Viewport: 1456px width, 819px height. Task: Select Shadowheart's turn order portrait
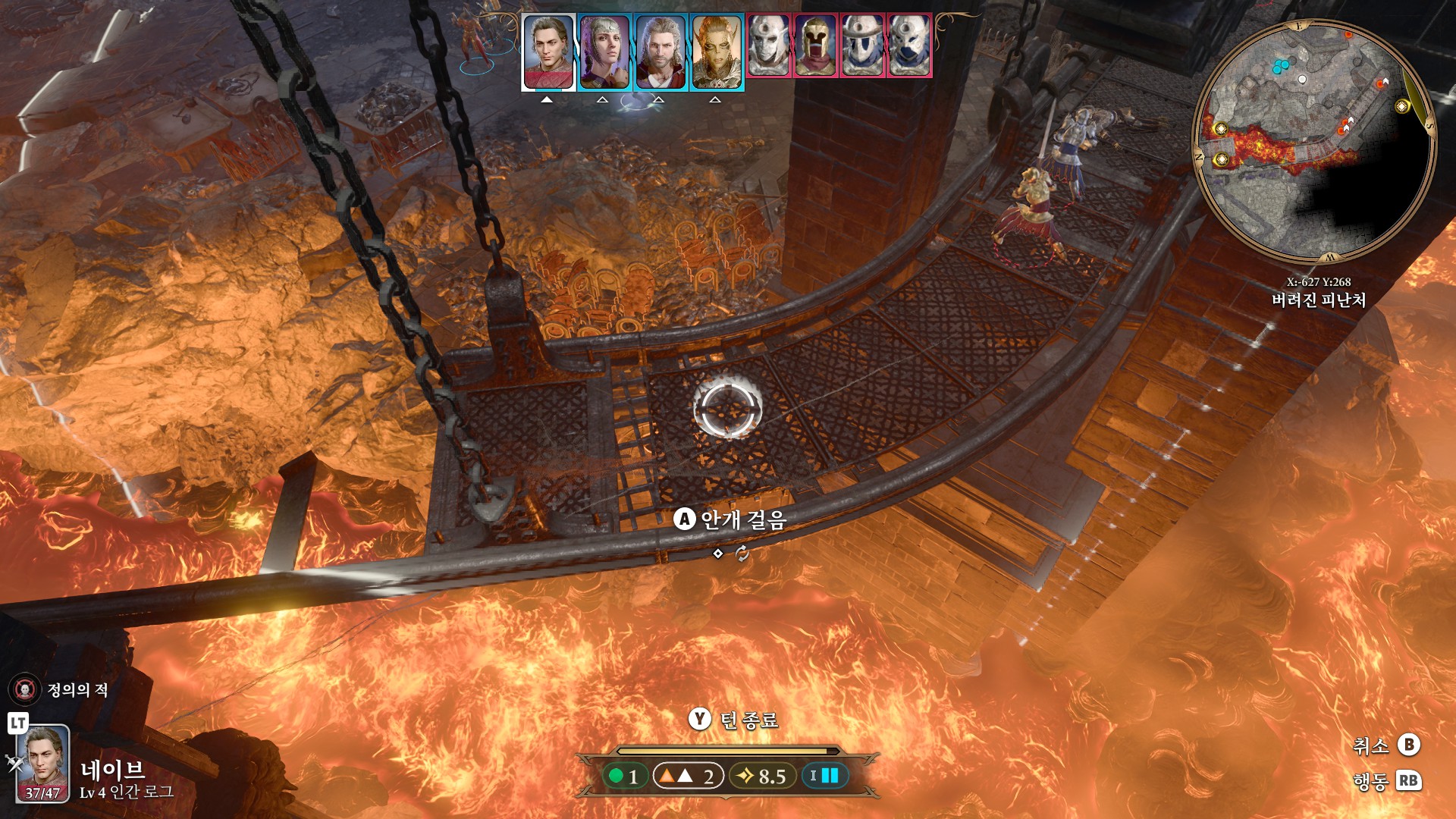(x=604, y=52)
